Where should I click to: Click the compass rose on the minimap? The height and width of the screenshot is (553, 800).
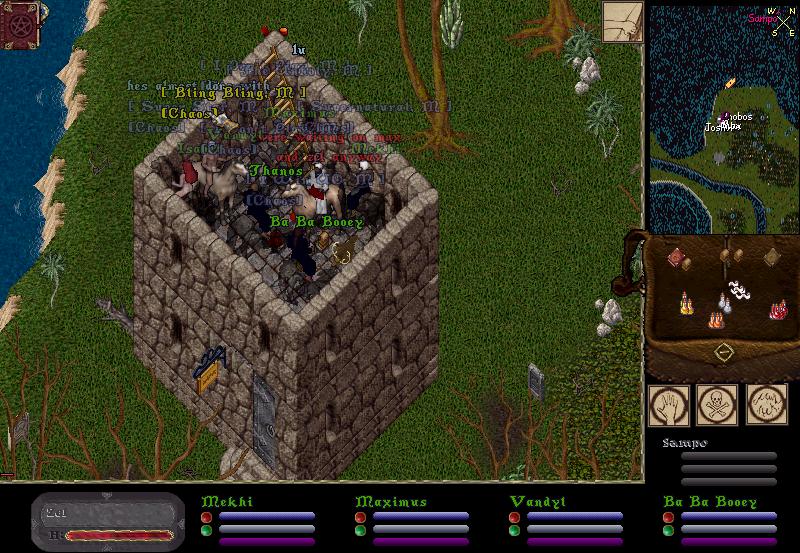coord(773,18)
